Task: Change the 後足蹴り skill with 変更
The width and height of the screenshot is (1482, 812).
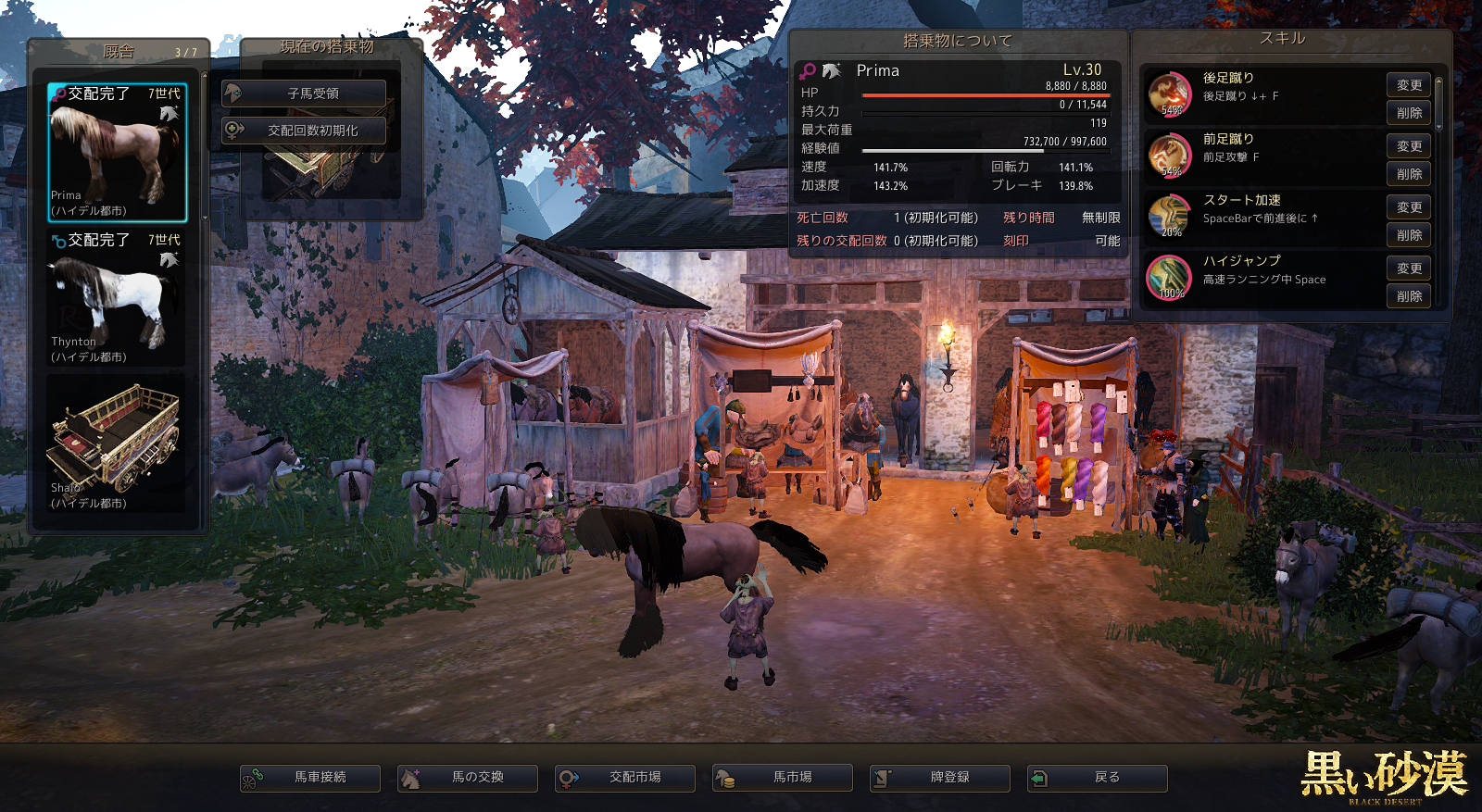Action: pyautogui.click(x=1409, y=85)
